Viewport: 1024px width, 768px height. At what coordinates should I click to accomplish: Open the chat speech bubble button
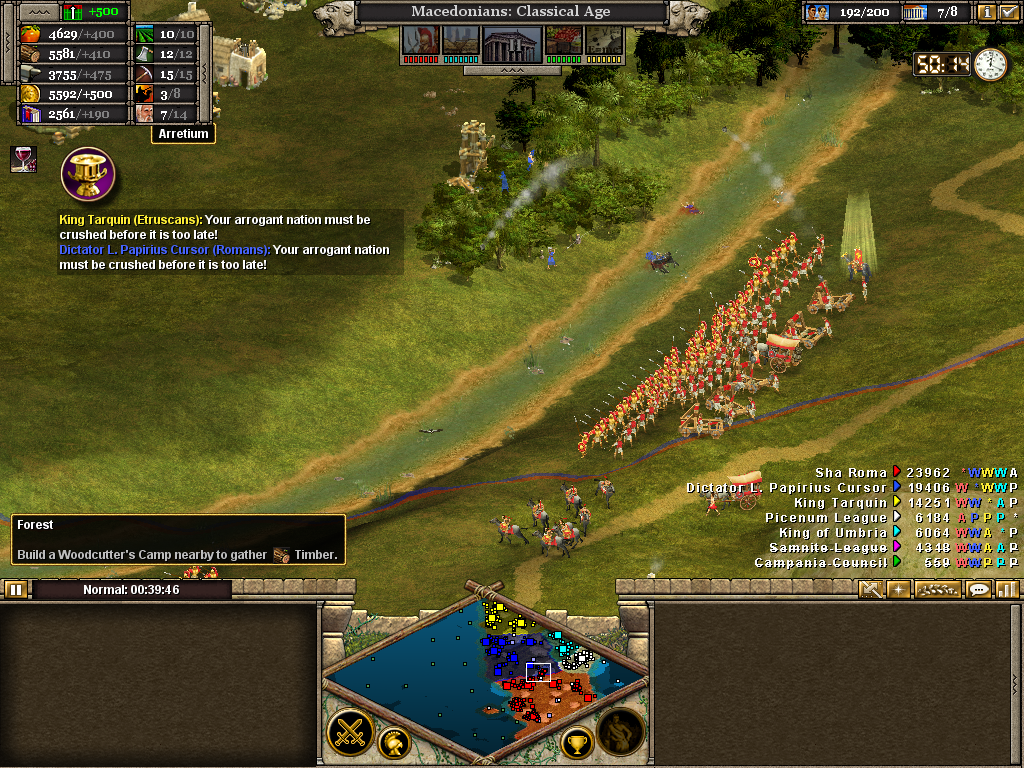click(979, 590)
